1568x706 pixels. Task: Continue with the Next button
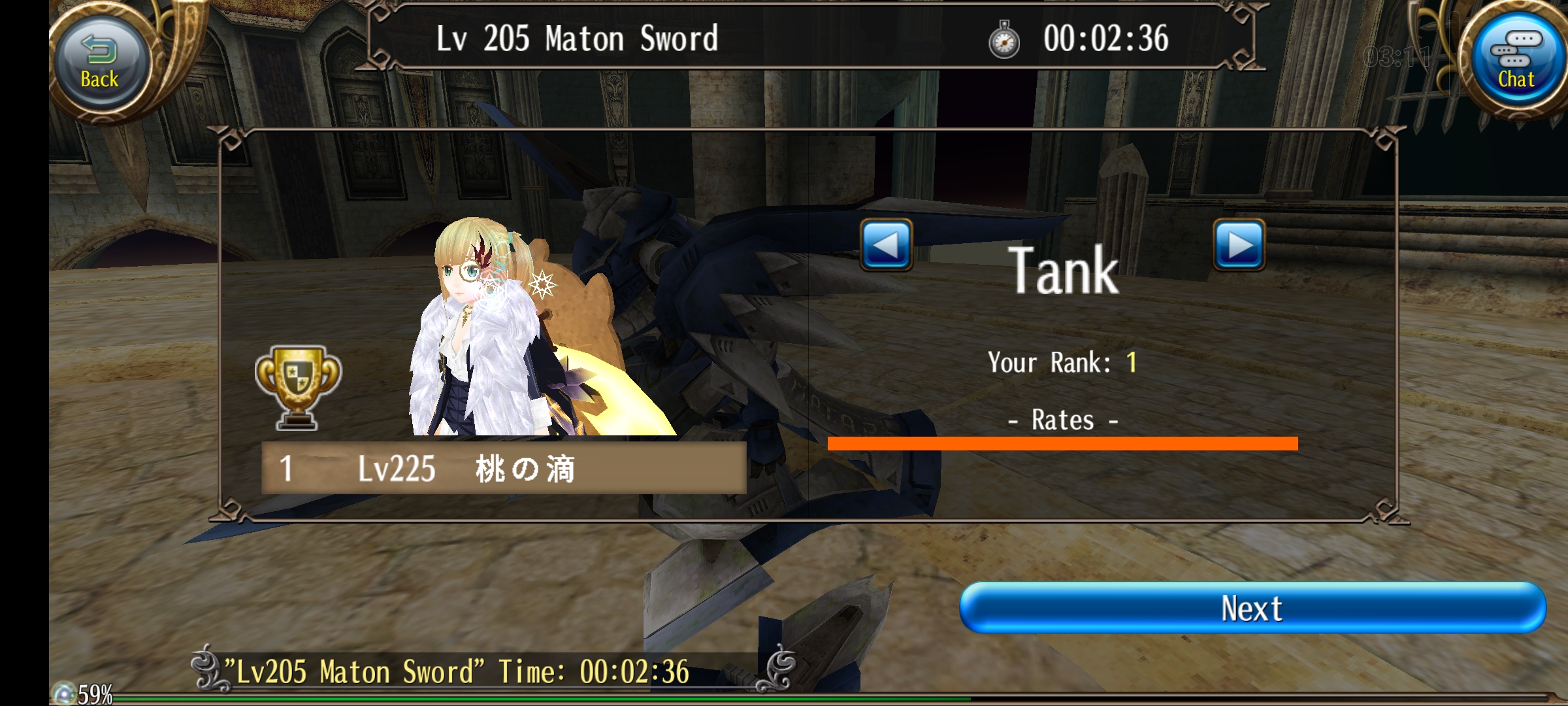(x=1252, y=608)
